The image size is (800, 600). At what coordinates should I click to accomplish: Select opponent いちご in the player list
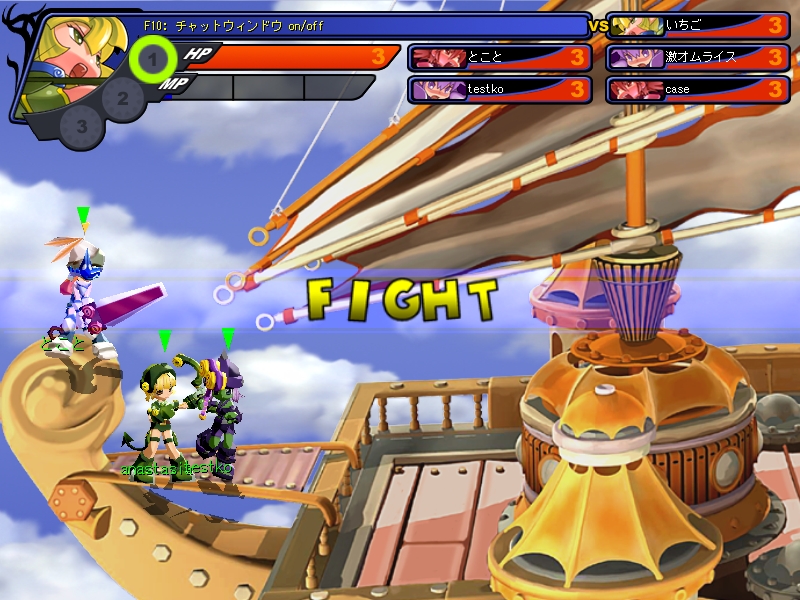tap(698, 26)
